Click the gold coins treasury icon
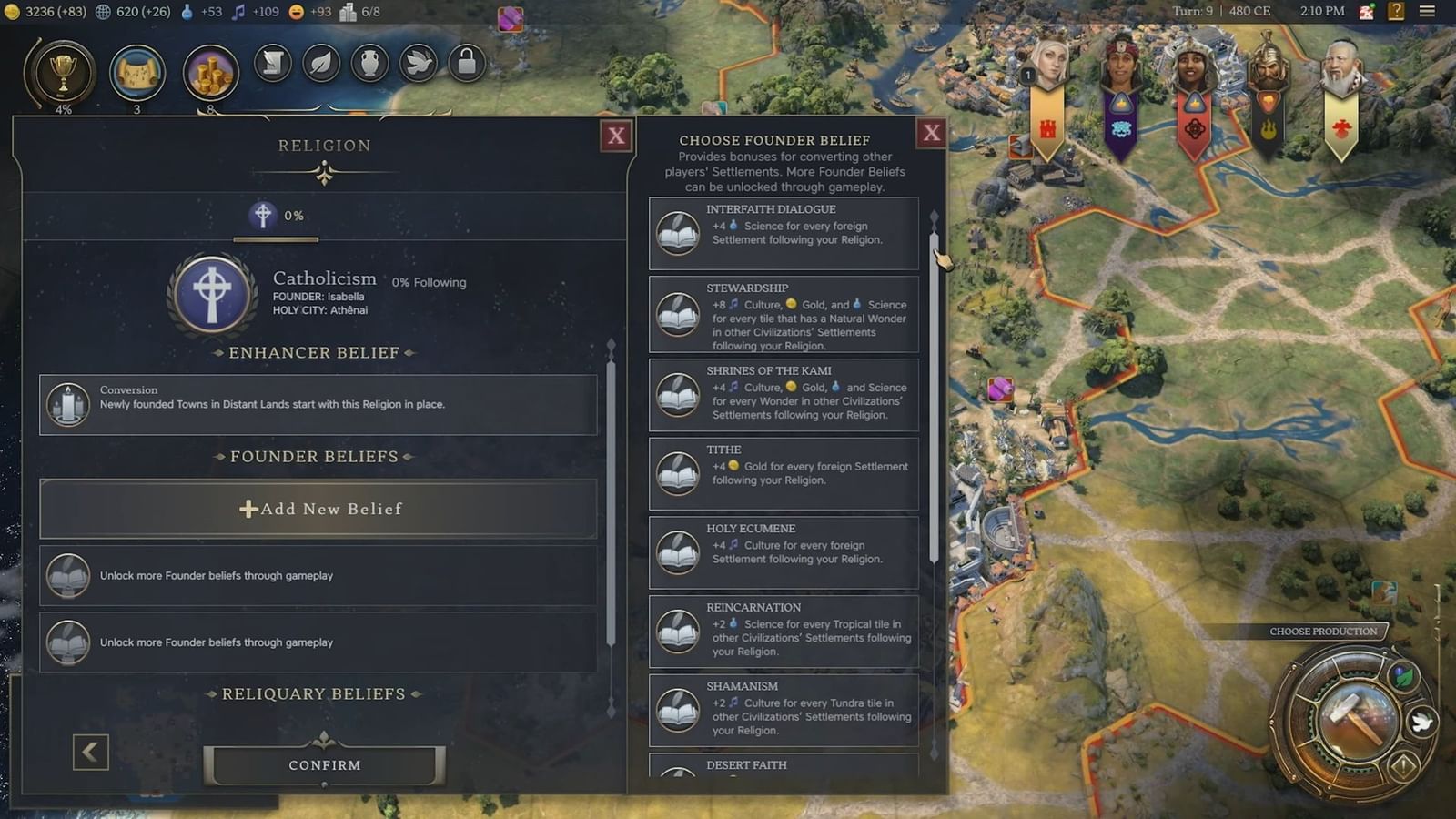 [x=209, y=73]
